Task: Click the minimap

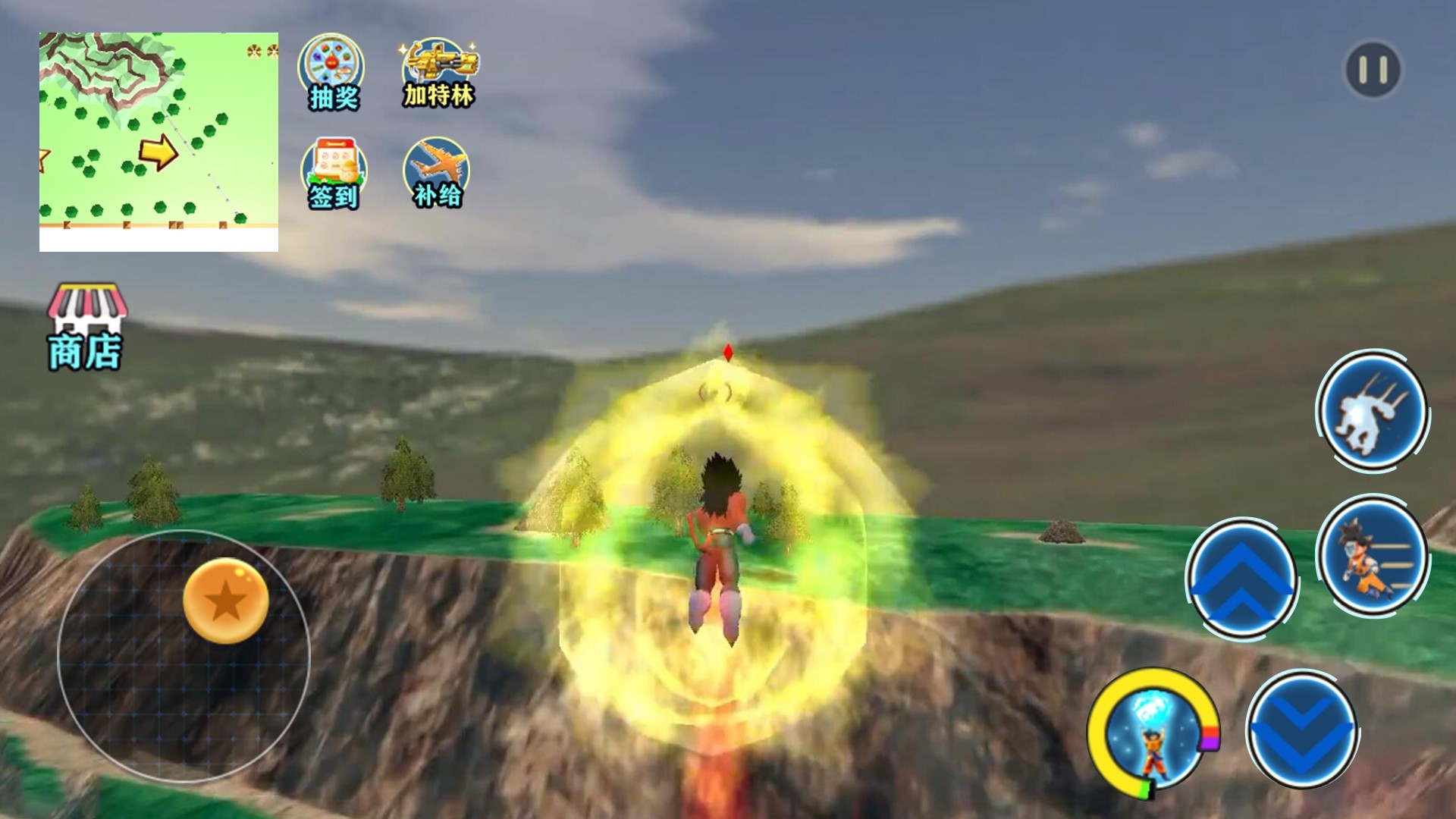Action: point(158,141)
